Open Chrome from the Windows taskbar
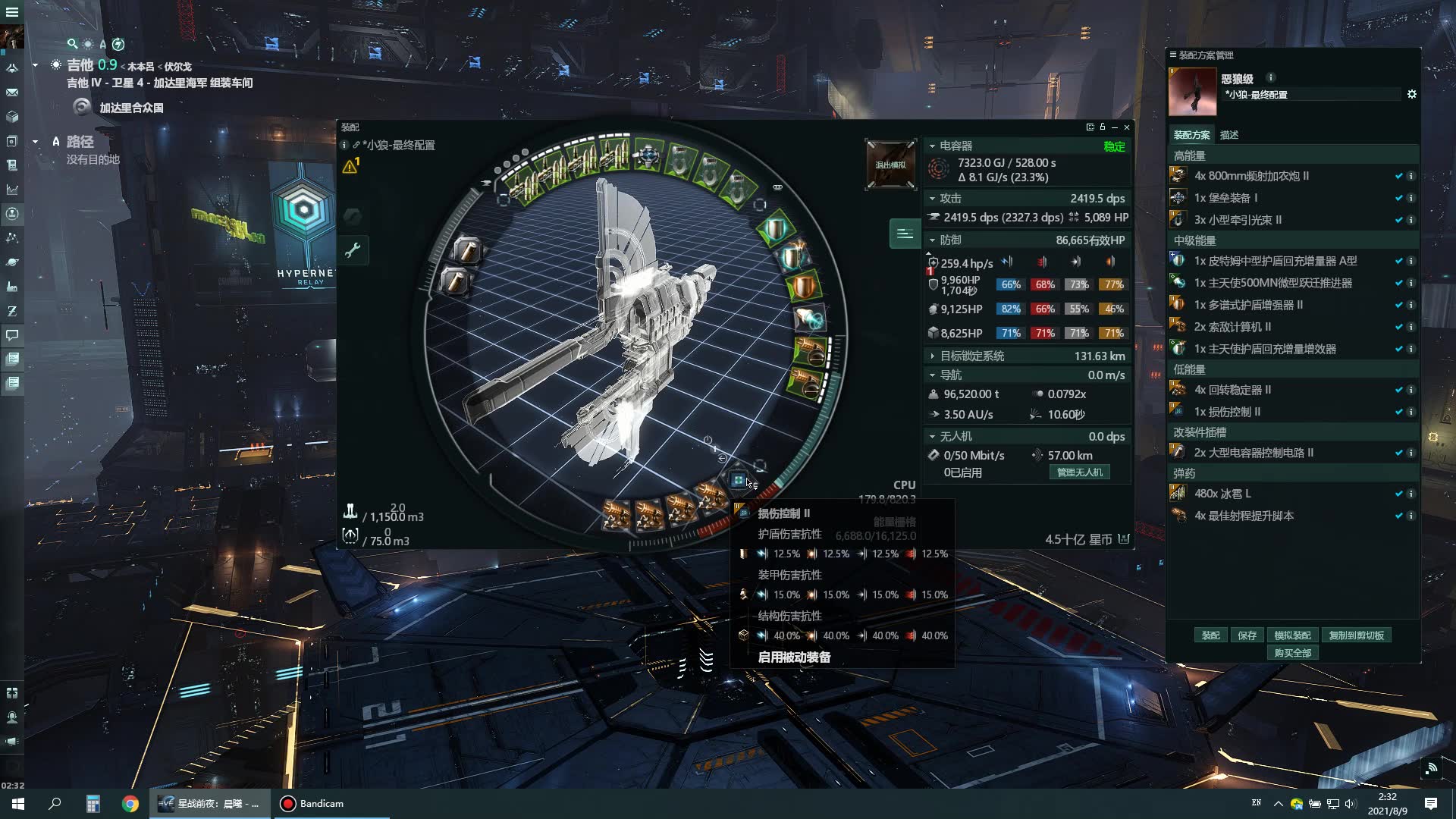 [x=130, y=804]
